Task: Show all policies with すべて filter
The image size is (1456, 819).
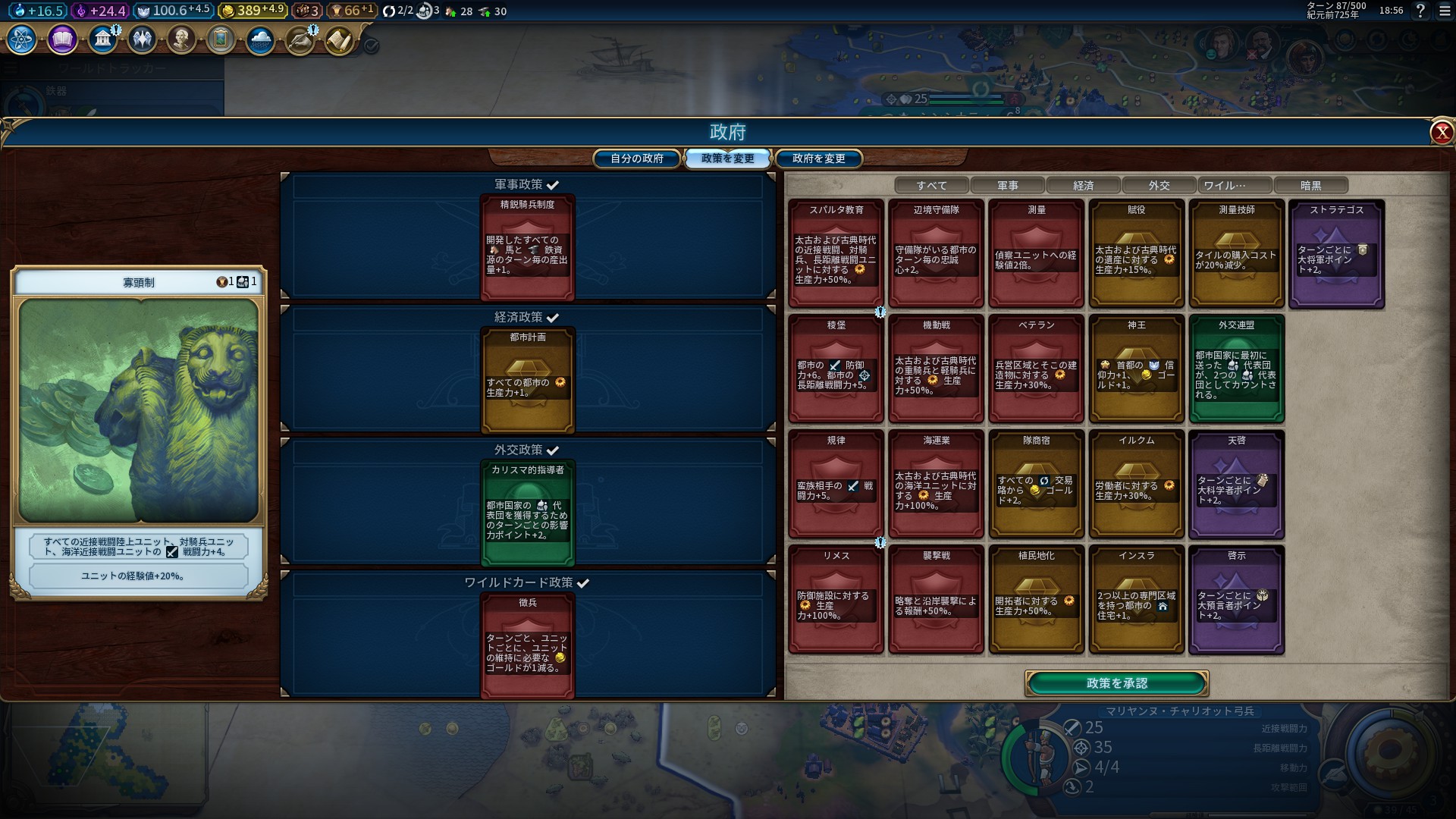Action: (931, 185)
